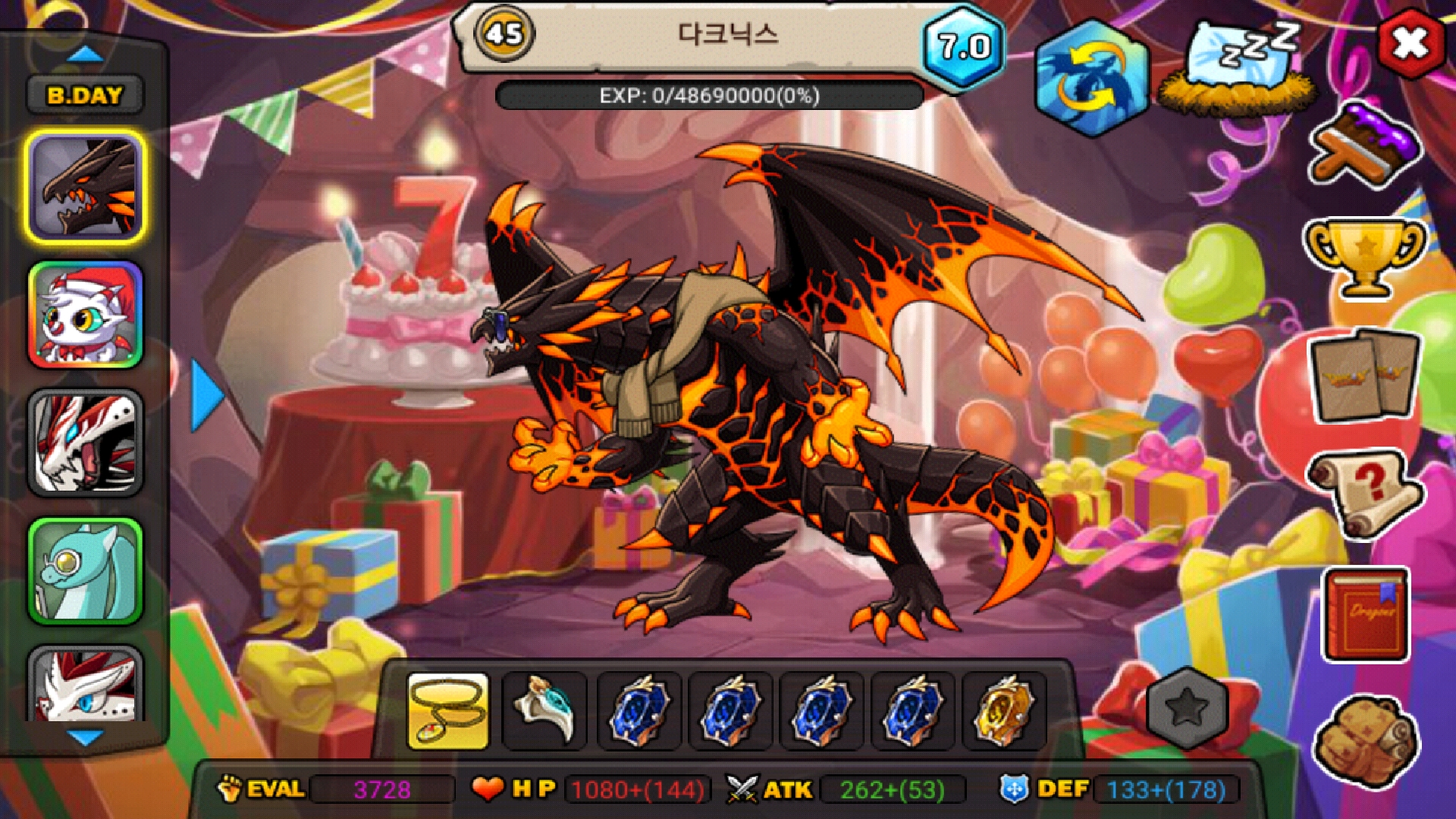1456x819 pixels.
Task: Choose the teal dragon with monocle
Action: [86, 572]
